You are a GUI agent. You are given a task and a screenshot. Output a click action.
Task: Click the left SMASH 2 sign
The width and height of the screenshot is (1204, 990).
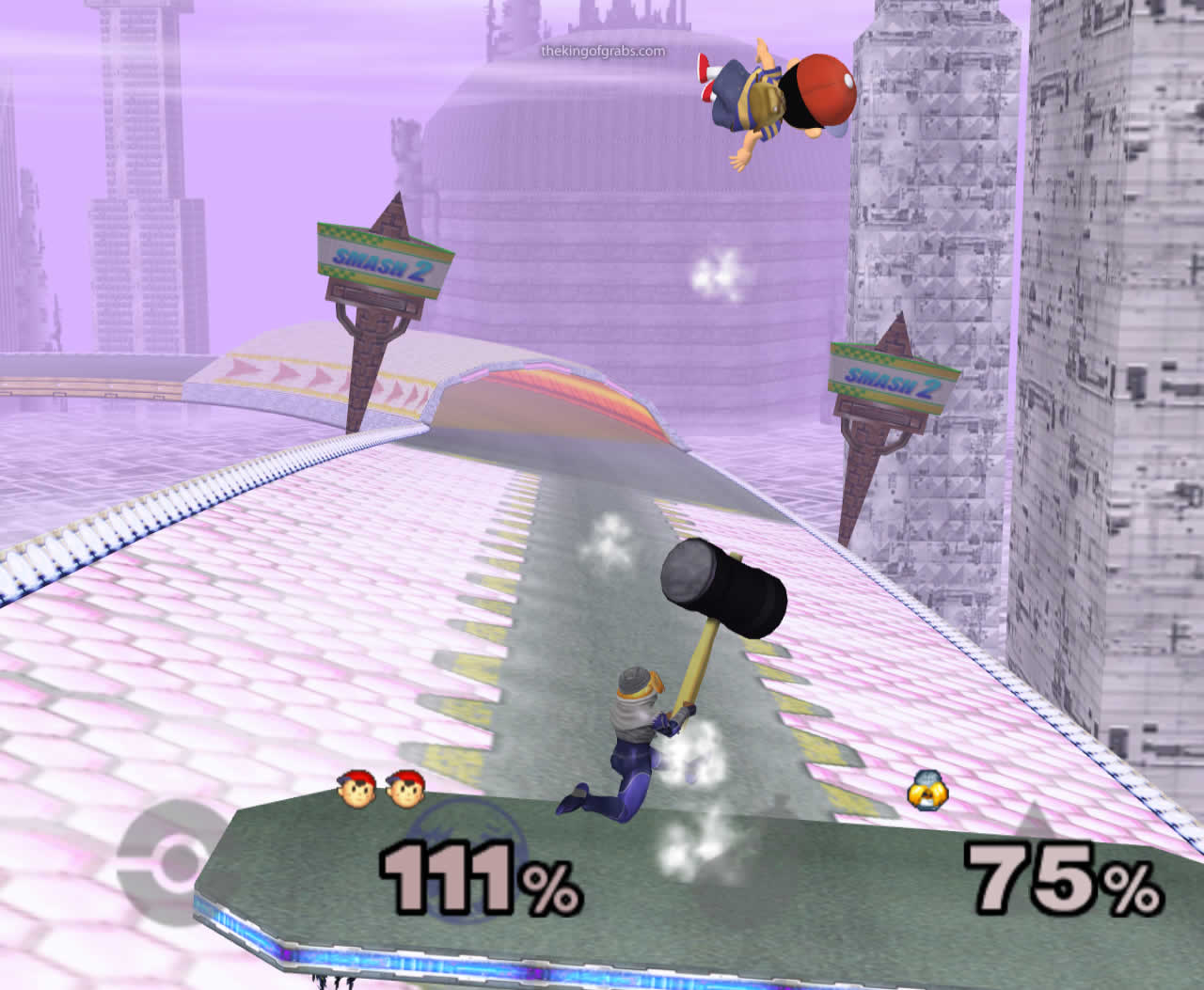pos(376,259)
